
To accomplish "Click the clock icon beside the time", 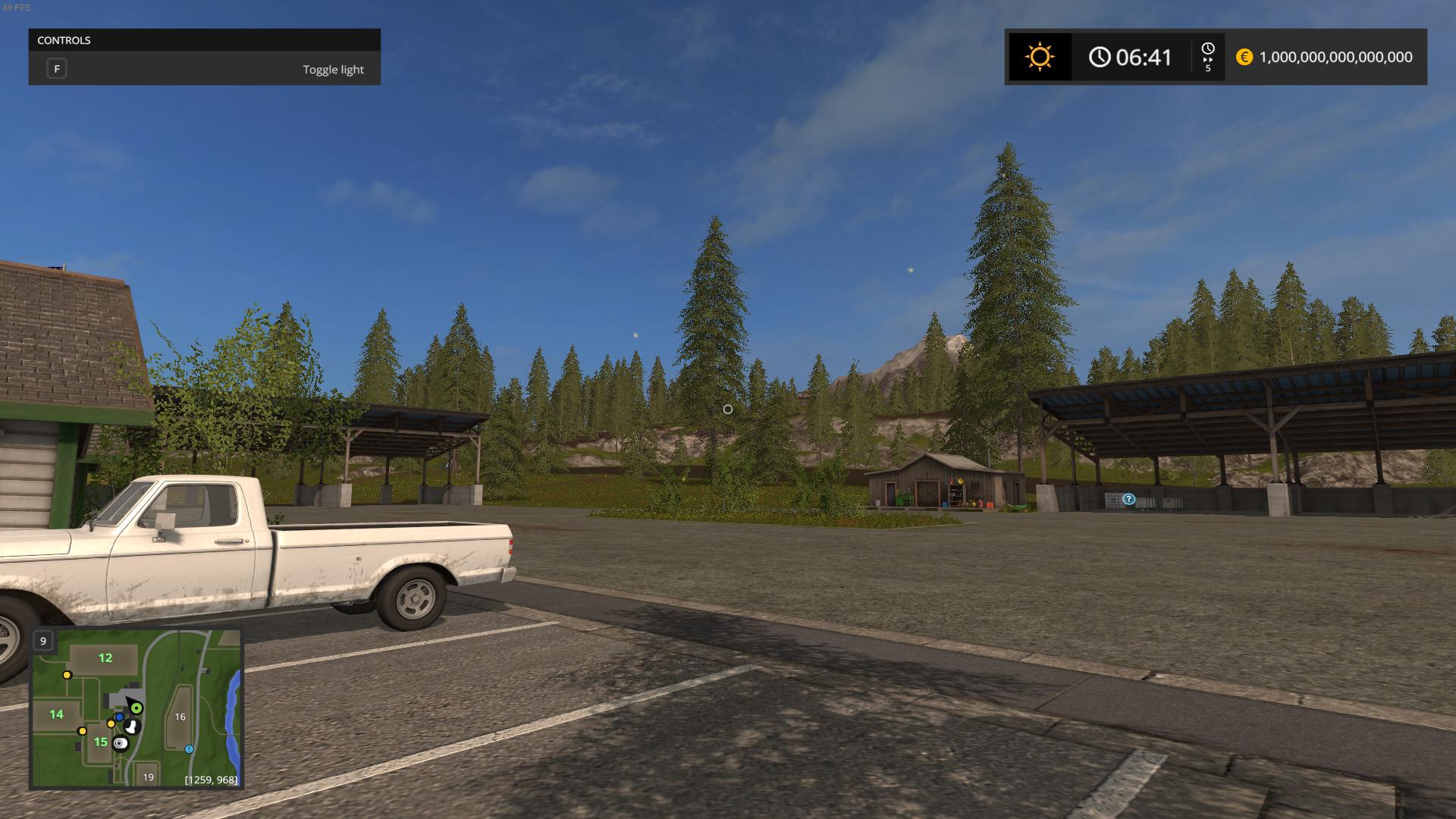I will tap(1100, 57).
